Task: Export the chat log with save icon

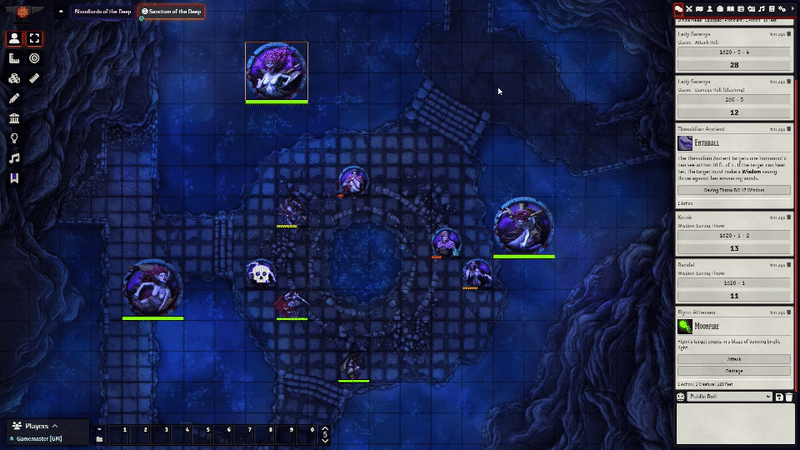Action: pos(779,397)
